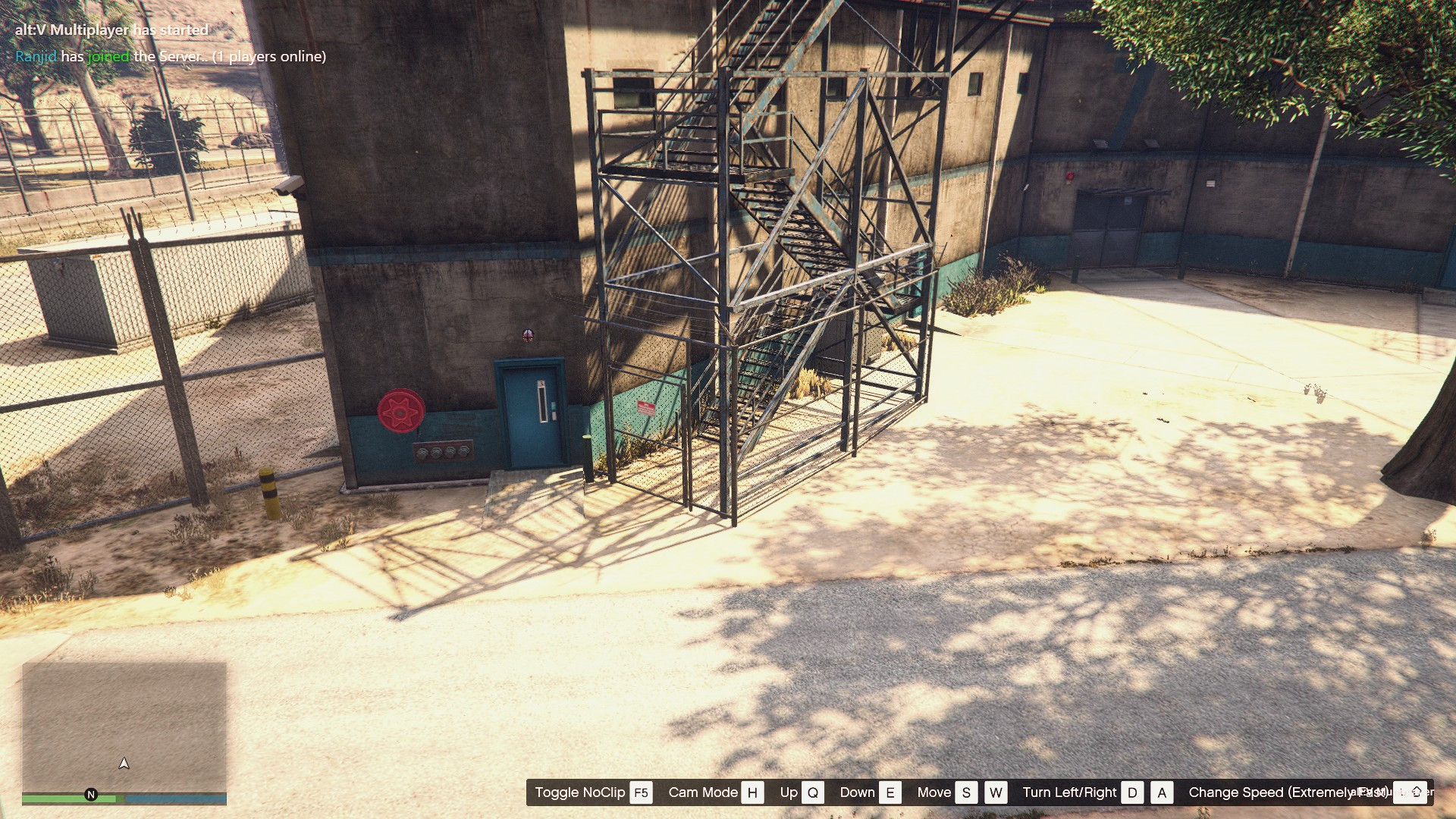Click the player arrow on the minimap
This screenshot has width=1456, height=819.
click(x=124, y=764)
